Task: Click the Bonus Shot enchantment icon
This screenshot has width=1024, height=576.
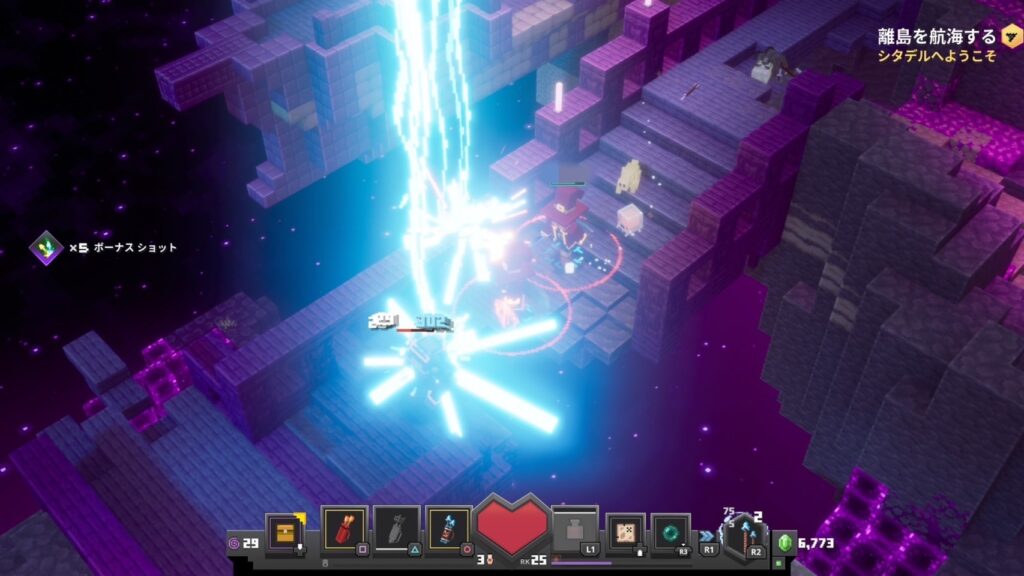Action: (x=45, y=246)
